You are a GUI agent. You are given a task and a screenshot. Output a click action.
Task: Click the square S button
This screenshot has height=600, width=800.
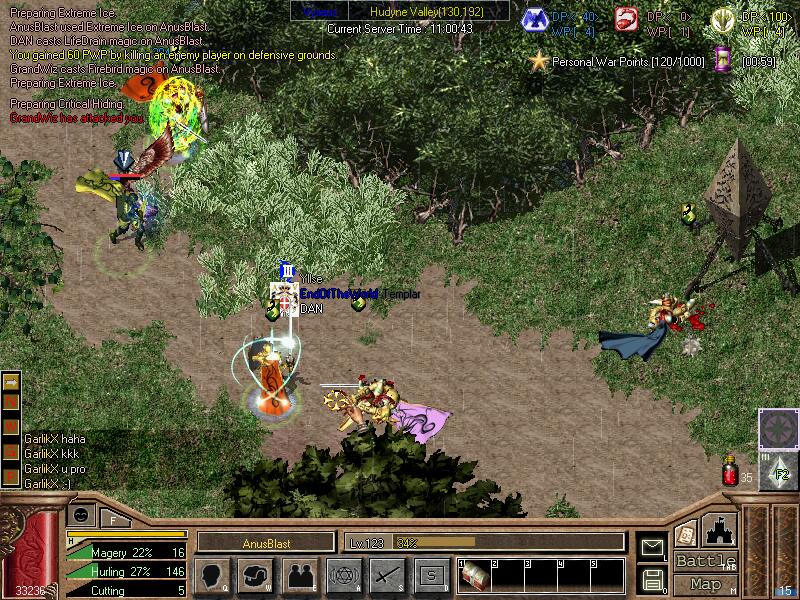coord(431,575)
